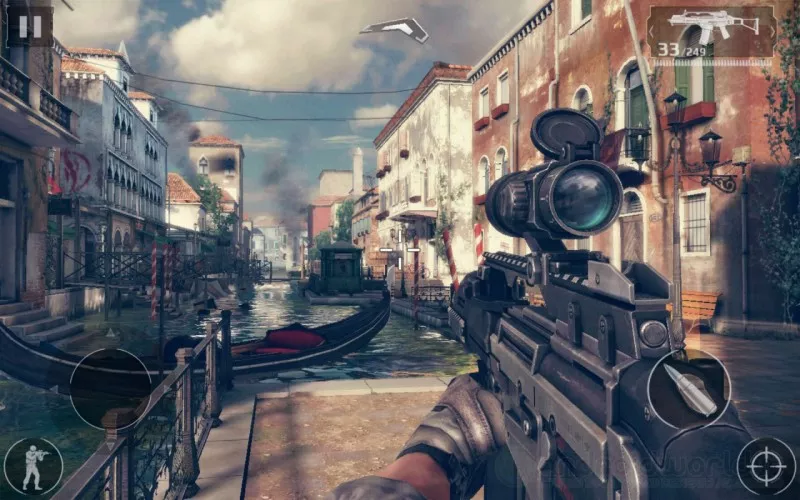Tap the virtual movement joystick
This screenshot has height=500, width=800.
click(x=110, y=389)
